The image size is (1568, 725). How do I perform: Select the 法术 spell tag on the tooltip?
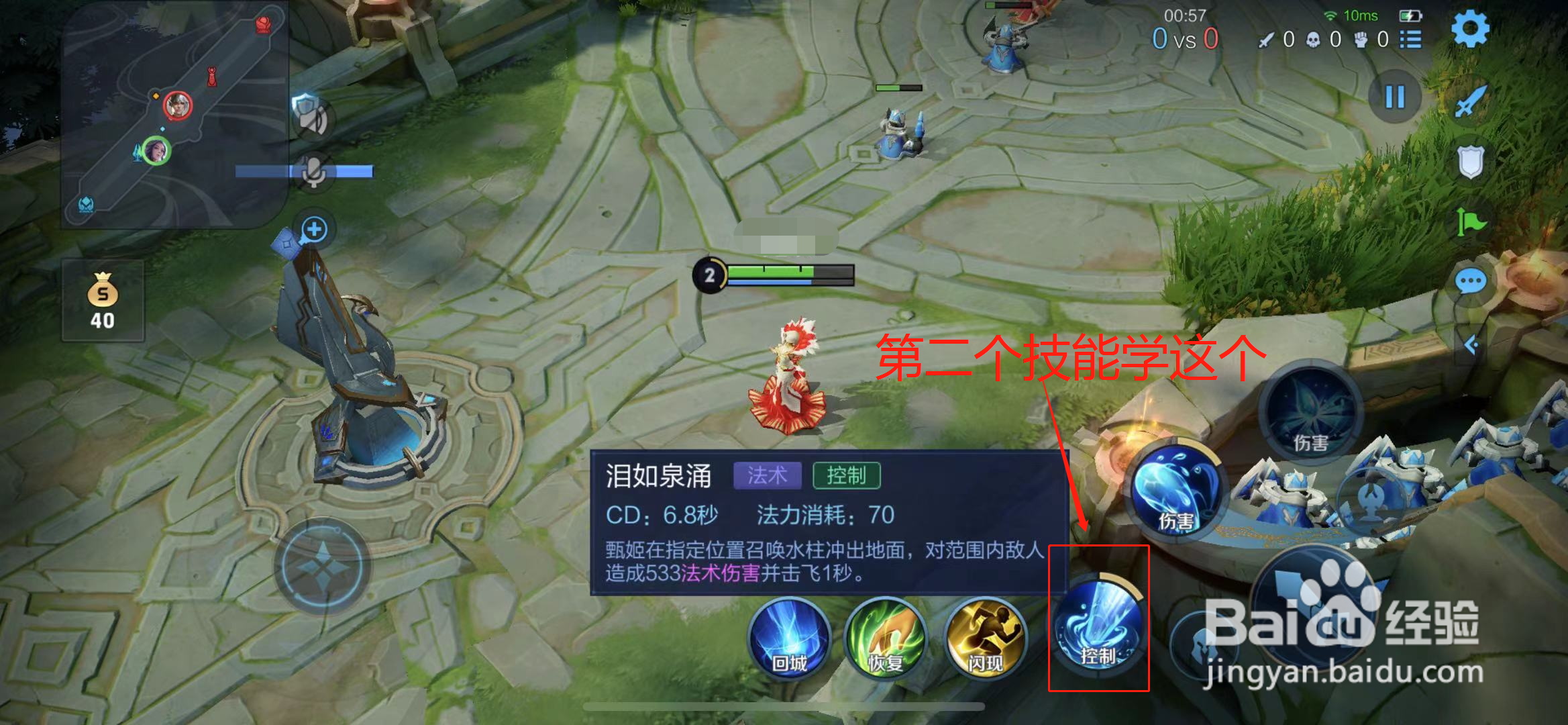[x=767, y=475]
